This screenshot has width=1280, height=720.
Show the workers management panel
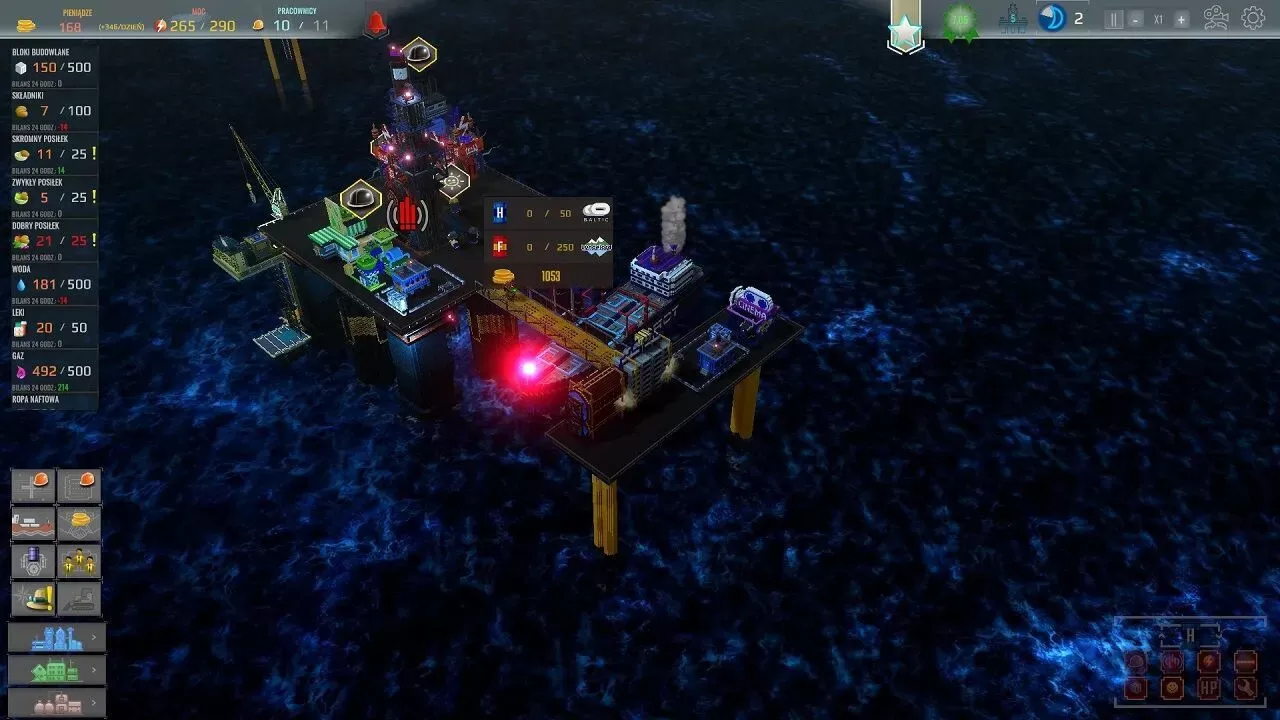click(79, 561)
